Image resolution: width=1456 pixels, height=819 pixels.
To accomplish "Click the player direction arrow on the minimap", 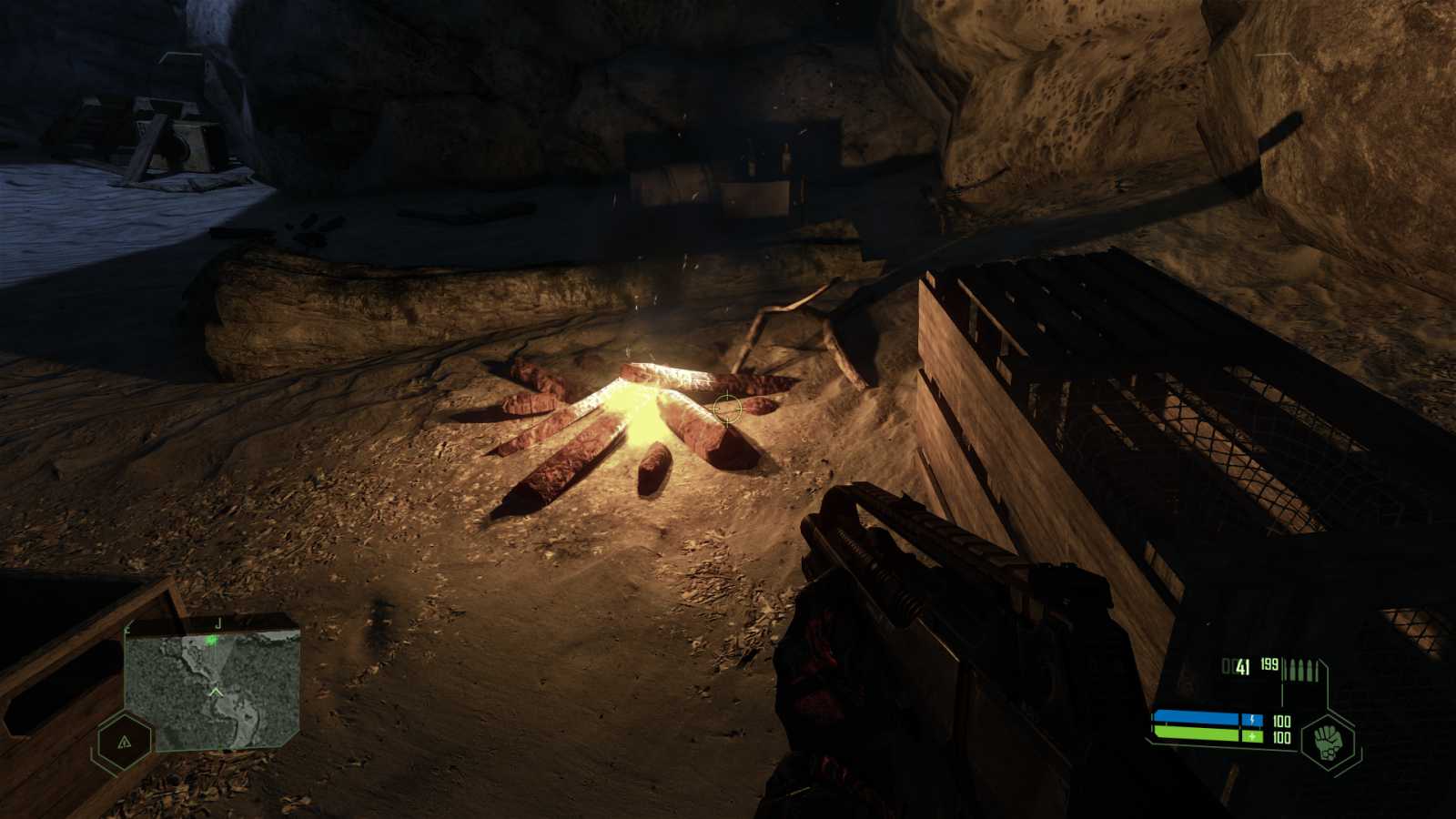I will [215, 692].
